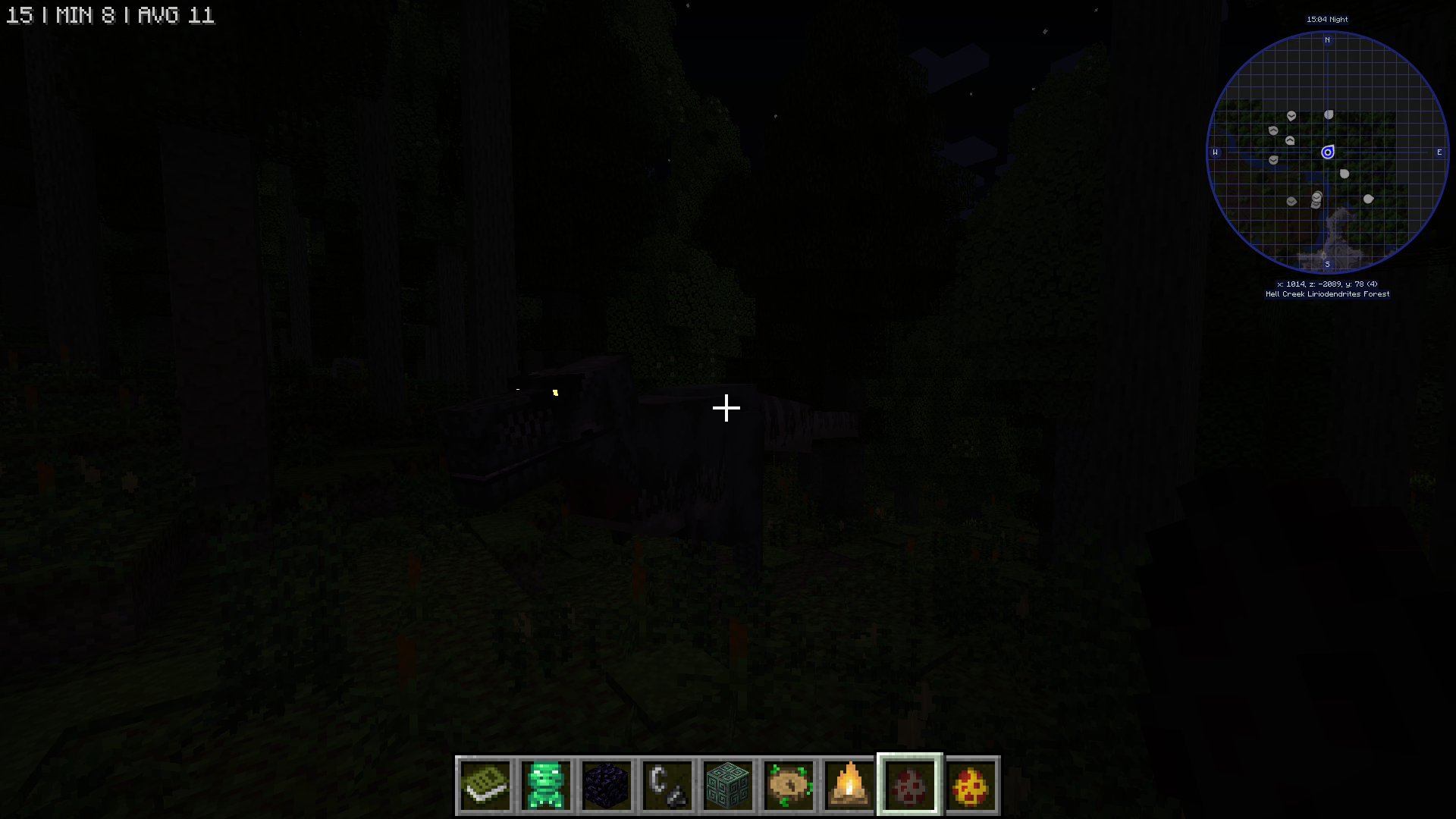1456x819 pixels.
Task: Toggle the waypoint marker west of the player
Action: 1272,159
